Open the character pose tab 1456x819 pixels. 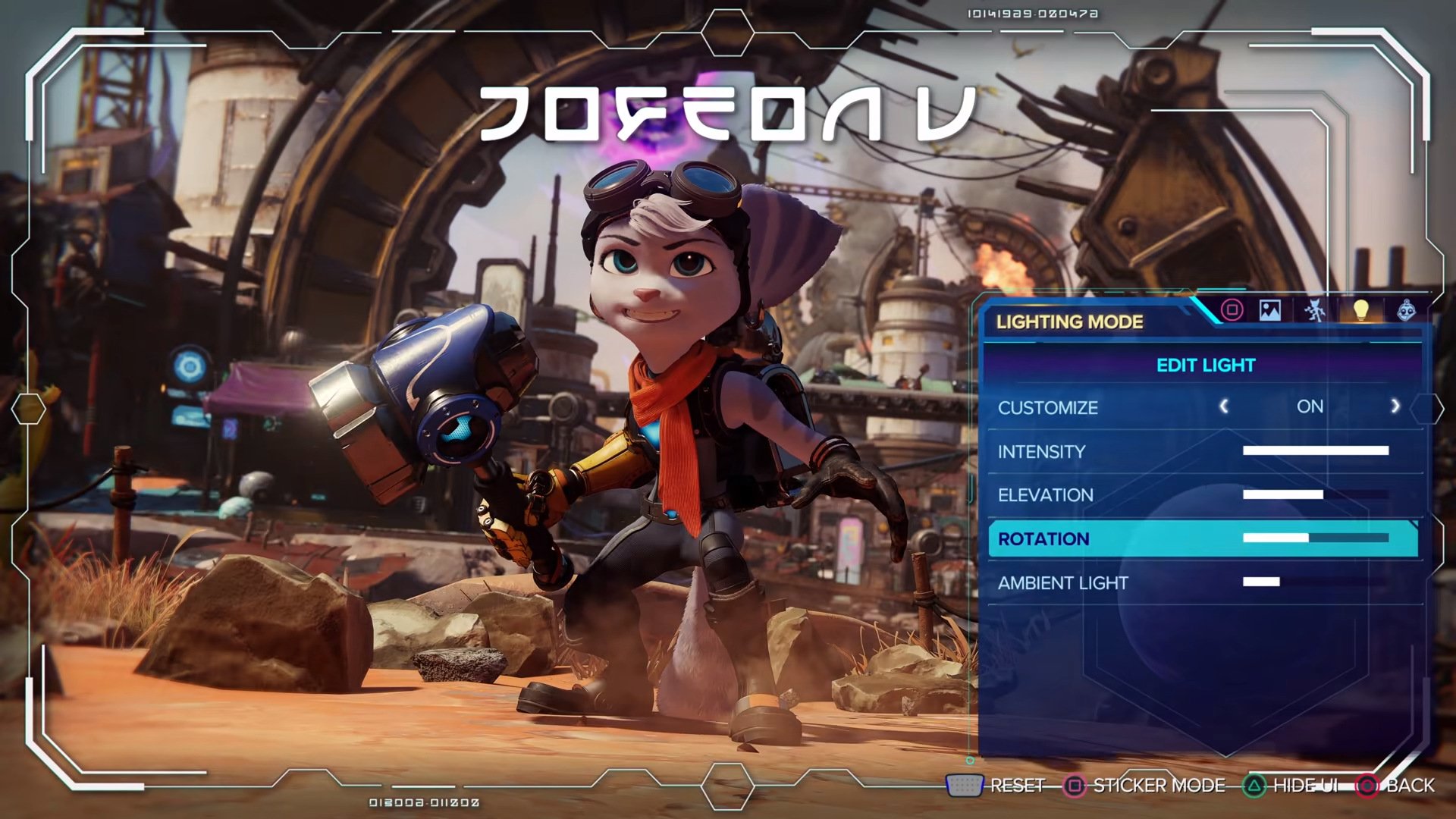[1315, 310]
